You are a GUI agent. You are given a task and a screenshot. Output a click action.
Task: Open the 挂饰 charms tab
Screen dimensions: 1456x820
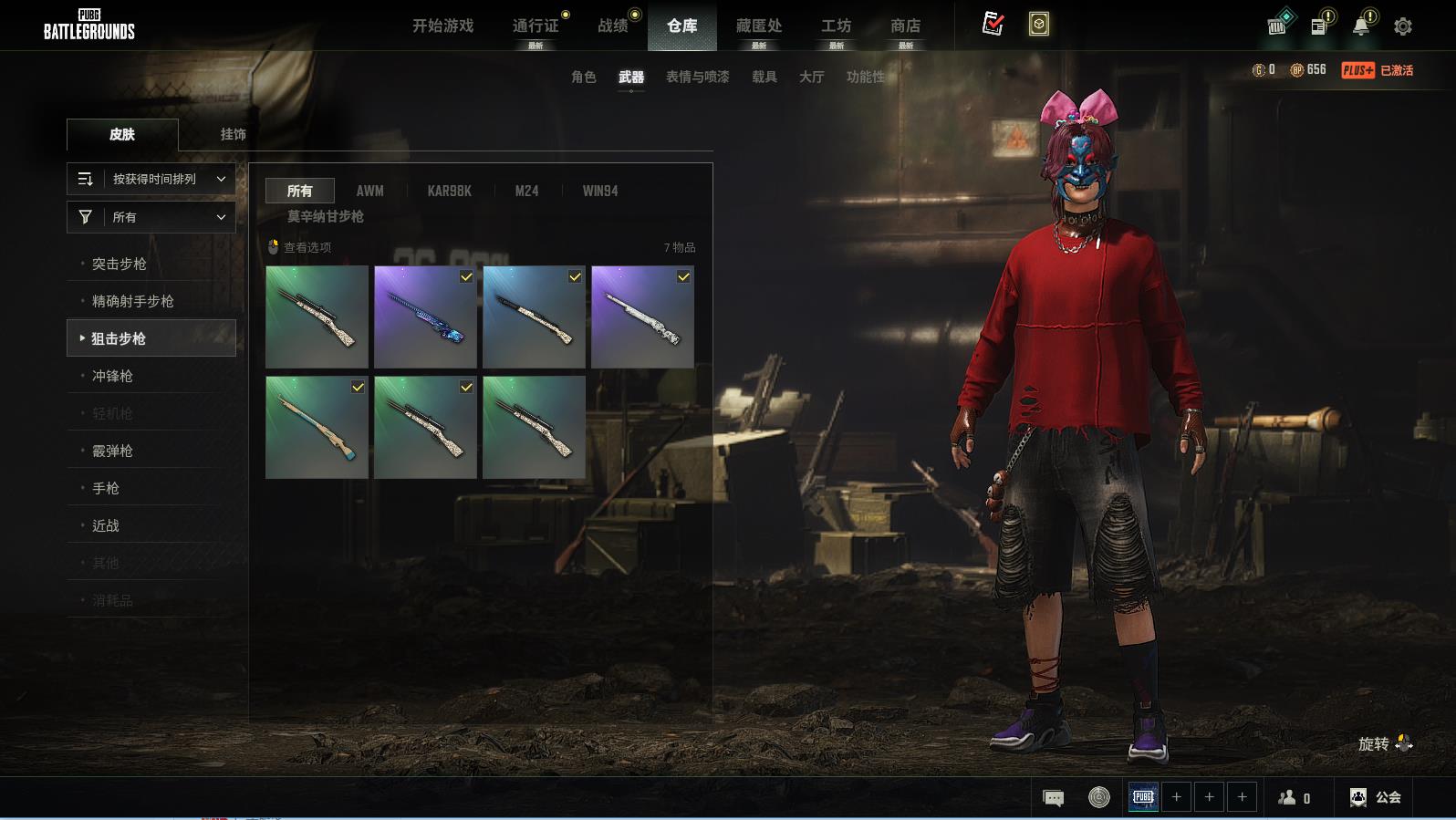pos(233,134)
